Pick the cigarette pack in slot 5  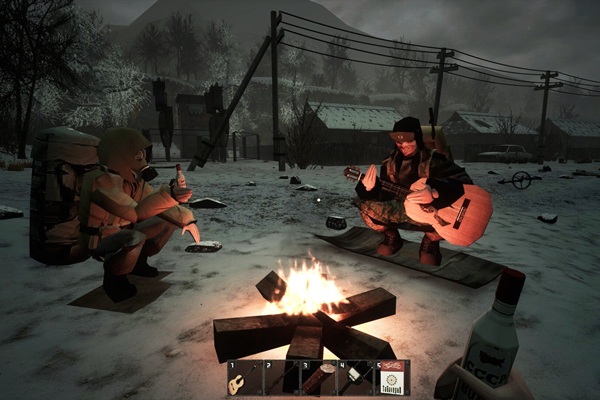(392, 378)
